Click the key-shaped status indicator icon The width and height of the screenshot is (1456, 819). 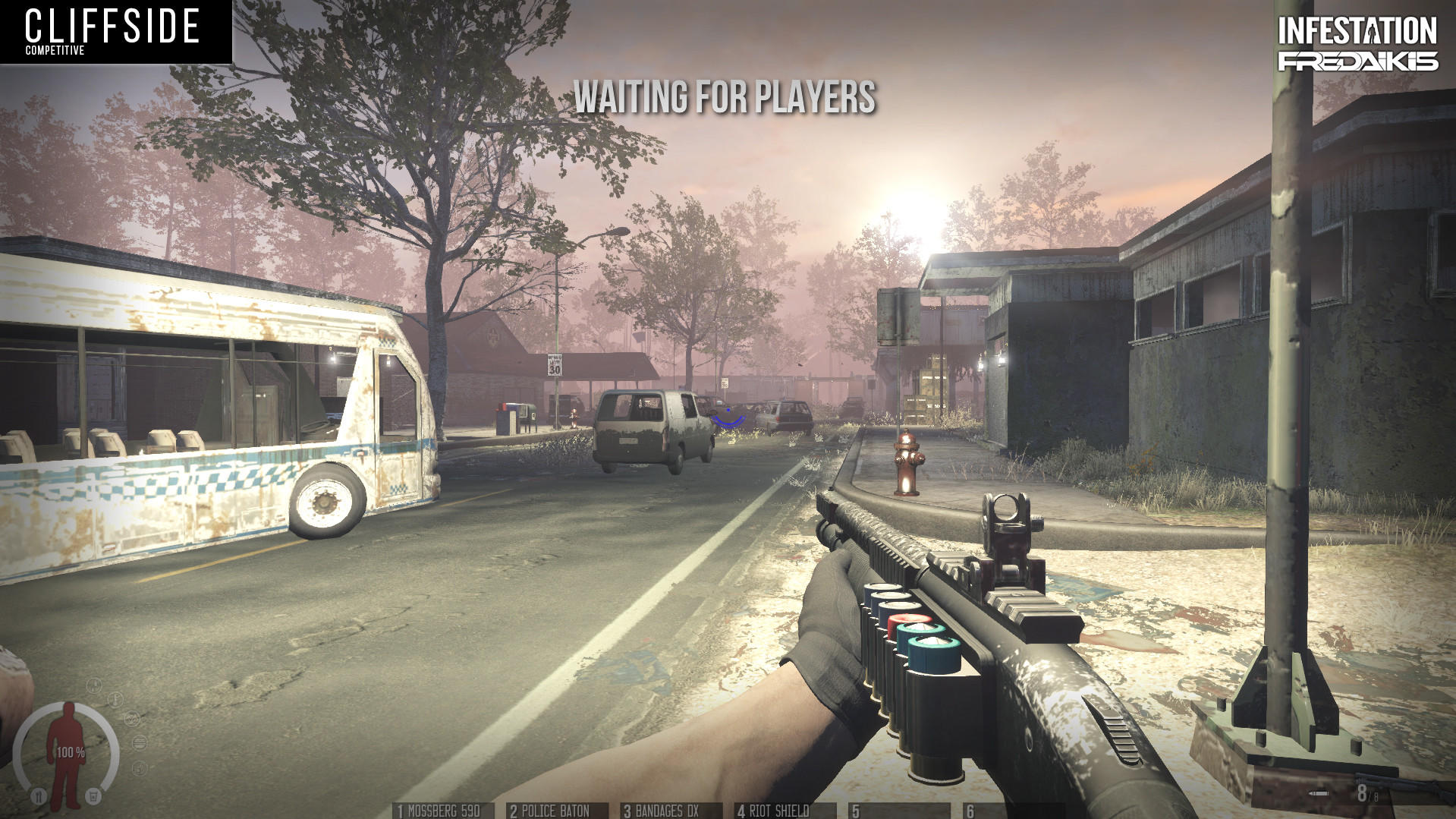pyautogui.click(x=115, y=699)
